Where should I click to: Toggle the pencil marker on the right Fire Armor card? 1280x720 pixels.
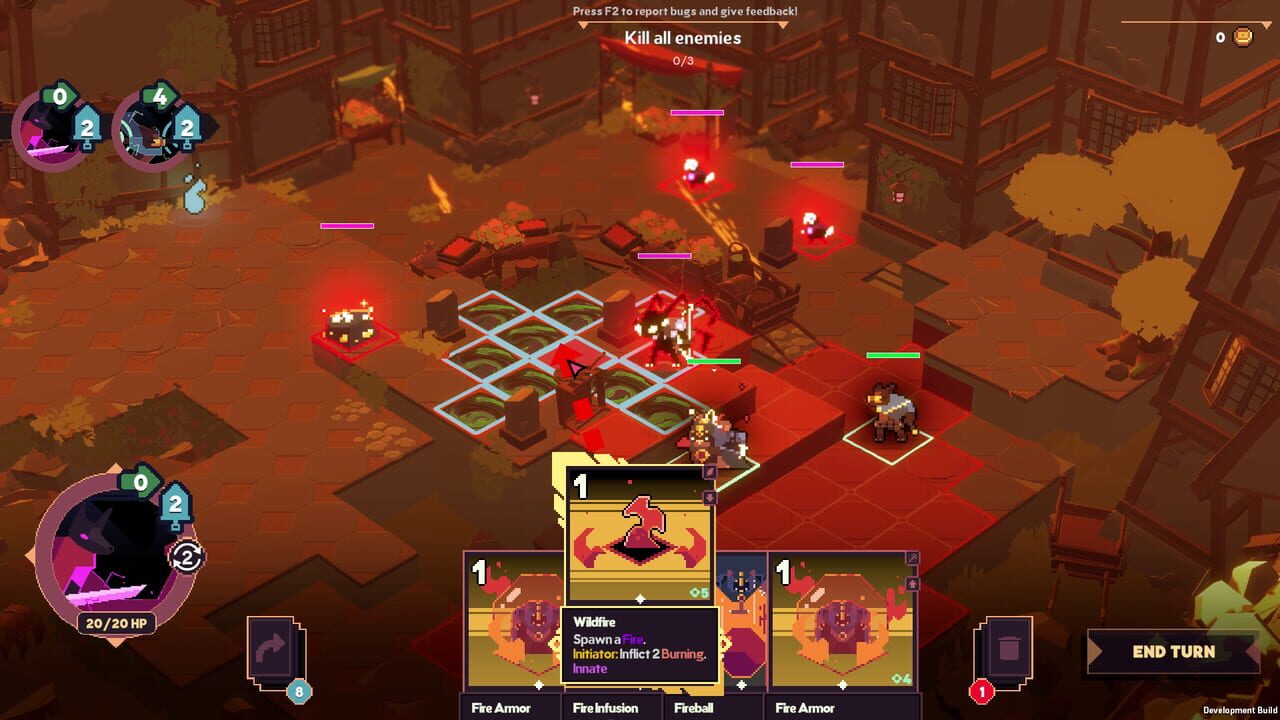[x=913, y=558]
